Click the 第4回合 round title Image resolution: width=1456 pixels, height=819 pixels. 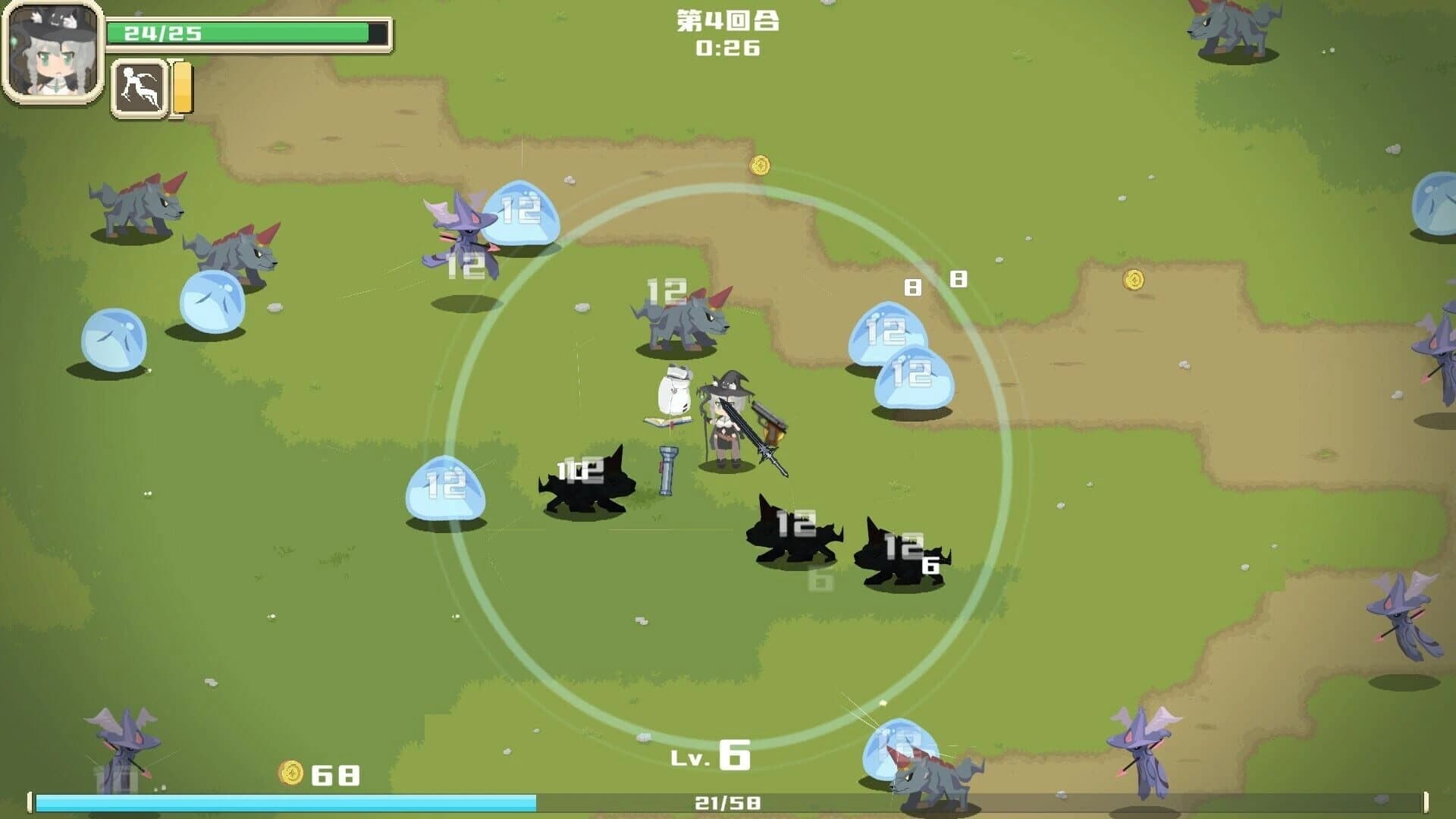coord(730,21)
